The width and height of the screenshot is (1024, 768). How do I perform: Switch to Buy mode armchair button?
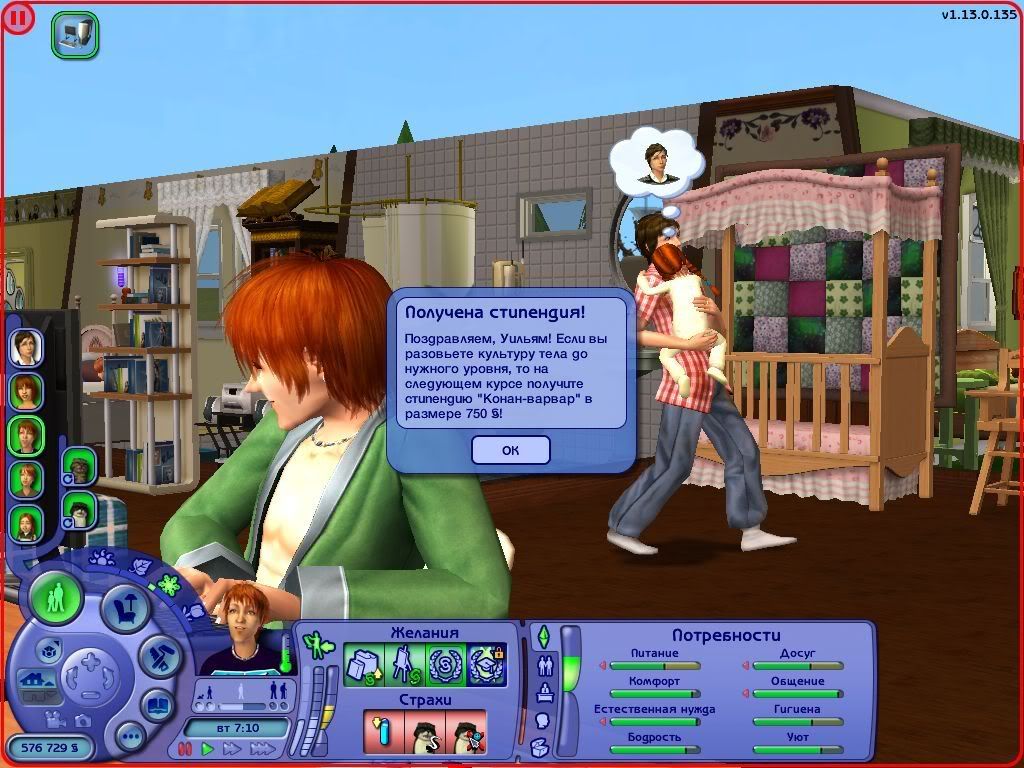[125, 609]
